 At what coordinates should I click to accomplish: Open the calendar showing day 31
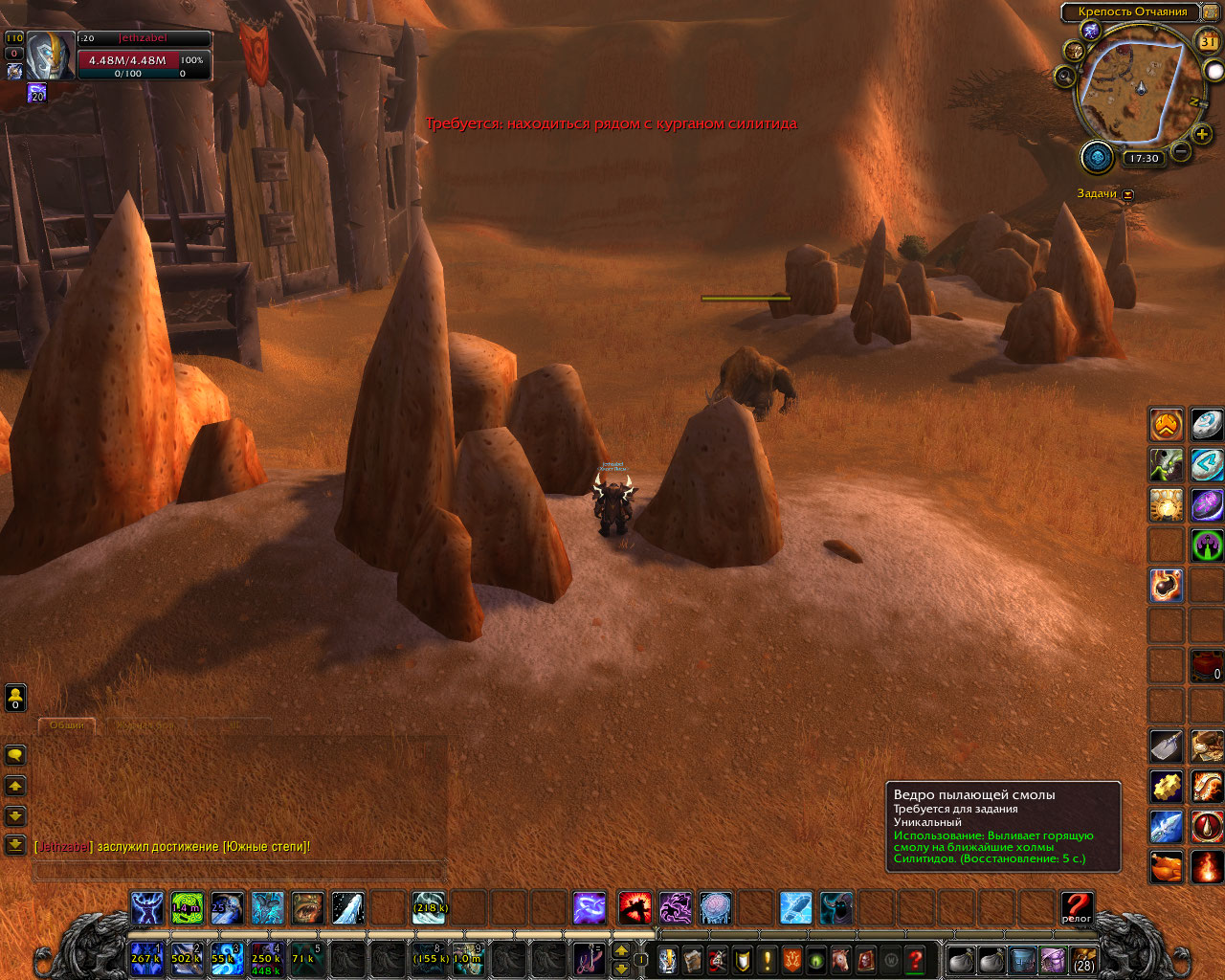tap(1209, 41)
